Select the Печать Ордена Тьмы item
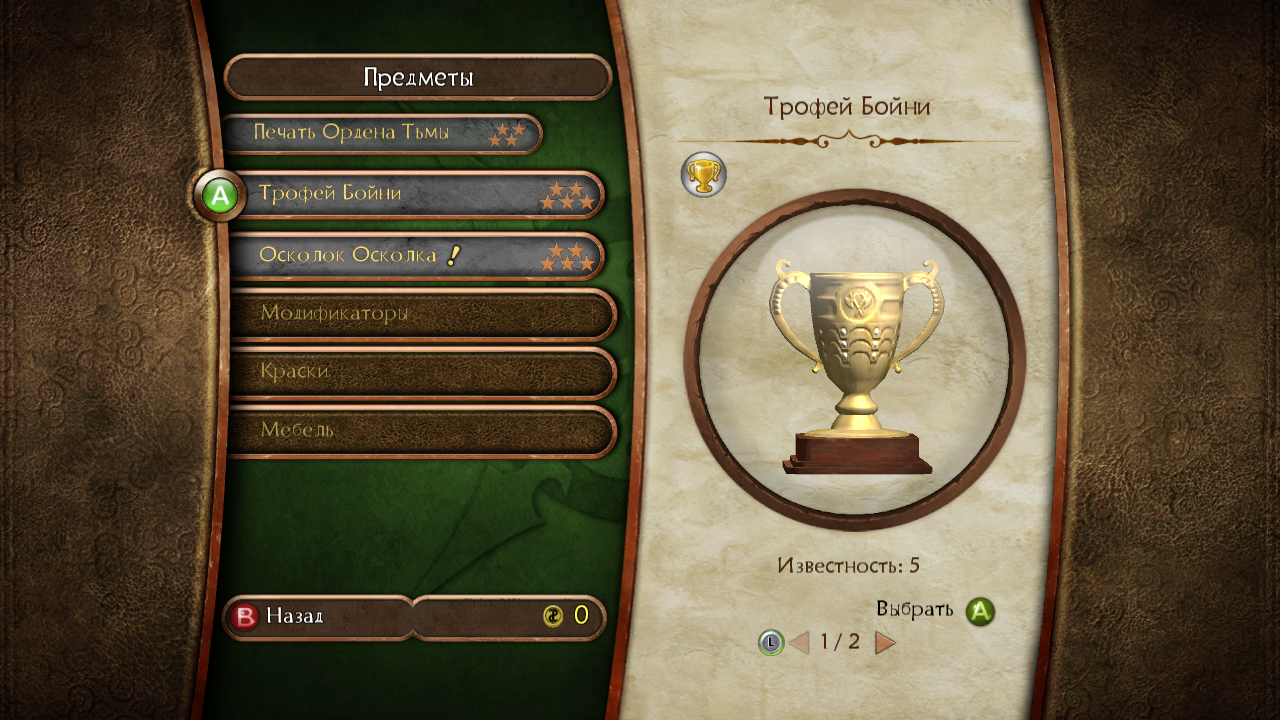 [380, 133]
